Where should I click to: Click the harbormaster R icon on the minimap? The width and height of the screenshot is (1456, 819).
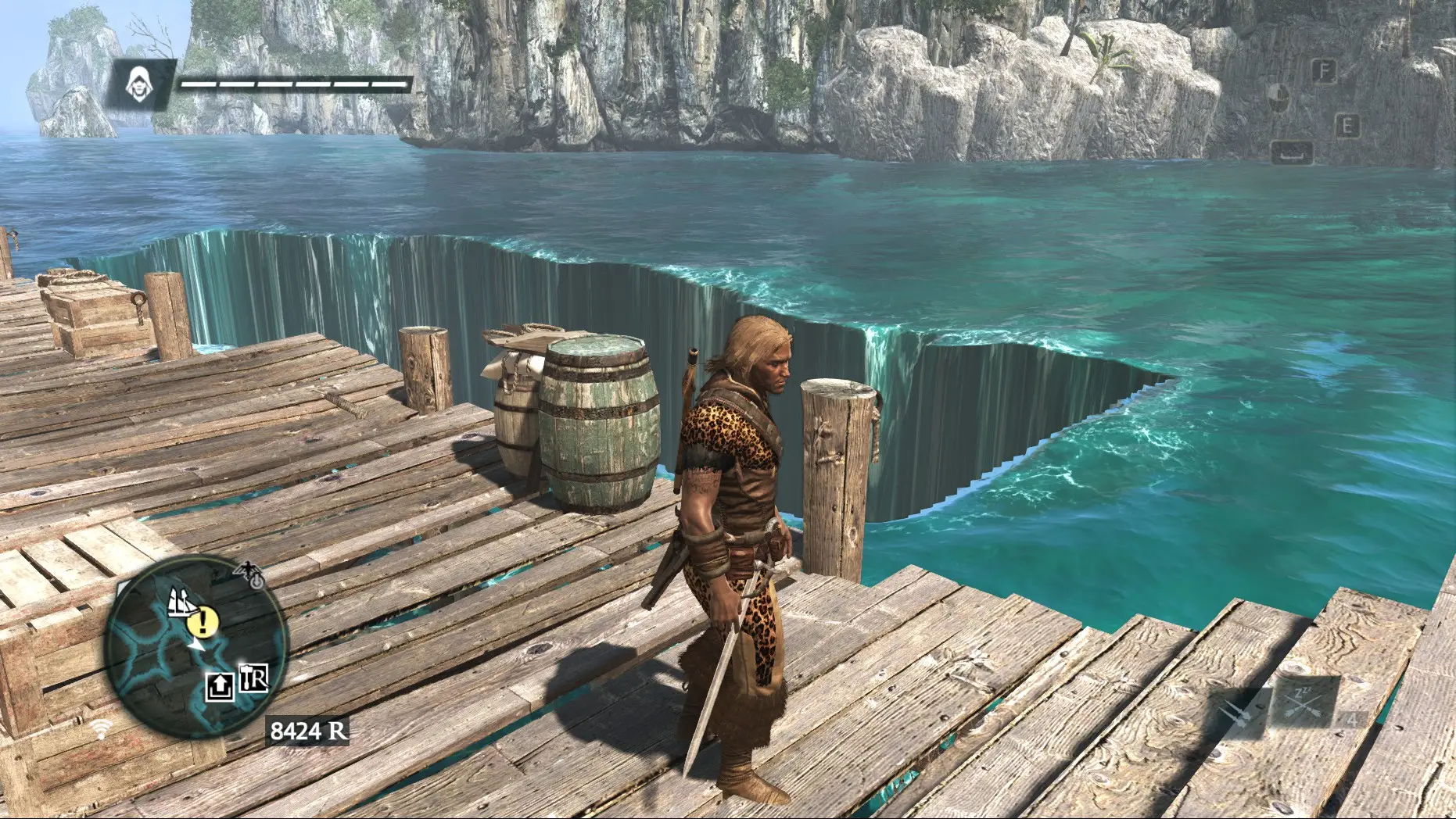click(x=253, y=680)
